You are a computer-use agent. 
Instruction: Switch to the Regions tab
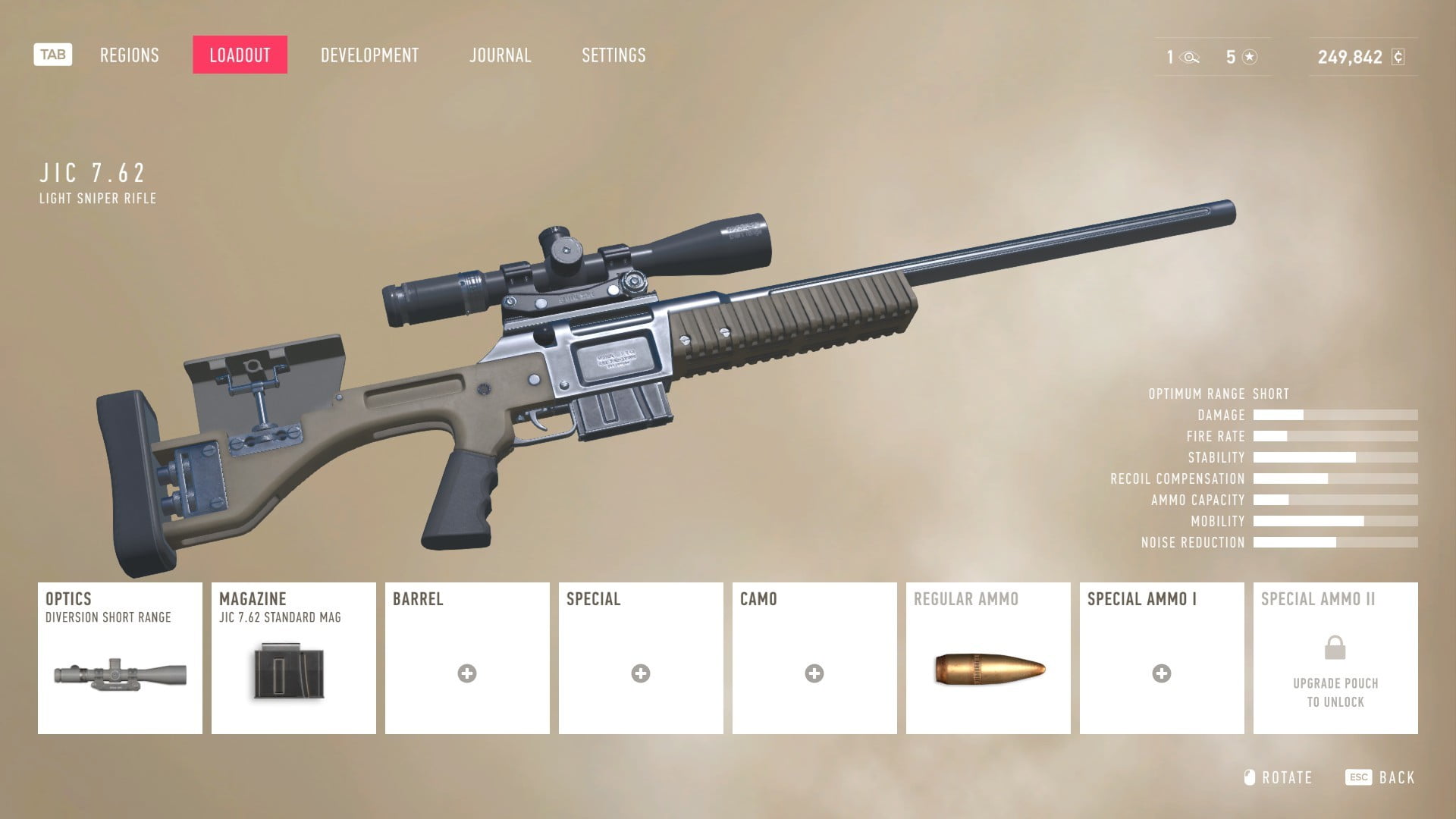point(129,55)
